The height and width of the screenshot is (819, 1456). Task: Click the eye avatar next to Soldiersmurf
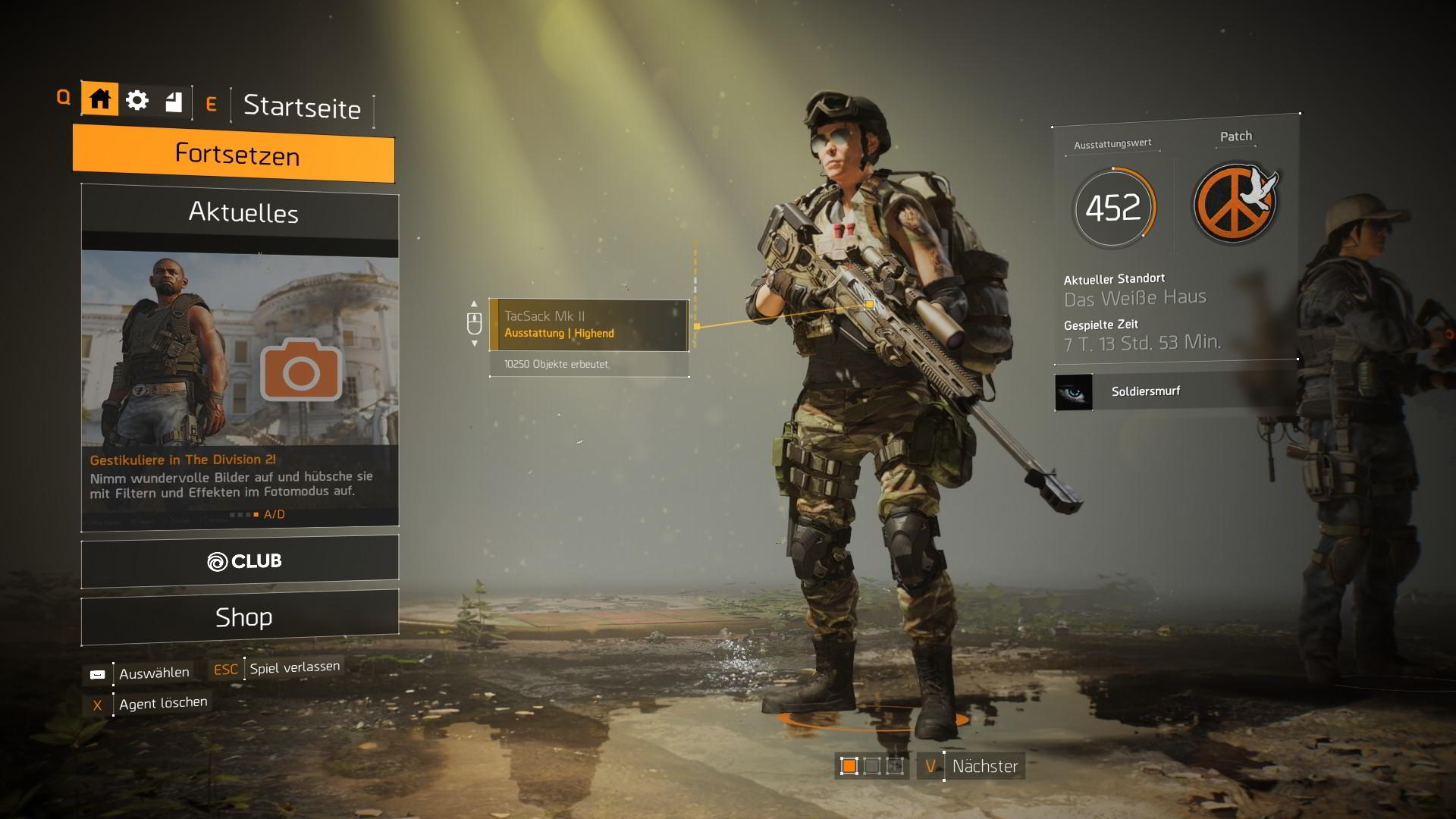[x=1075, y=393]
